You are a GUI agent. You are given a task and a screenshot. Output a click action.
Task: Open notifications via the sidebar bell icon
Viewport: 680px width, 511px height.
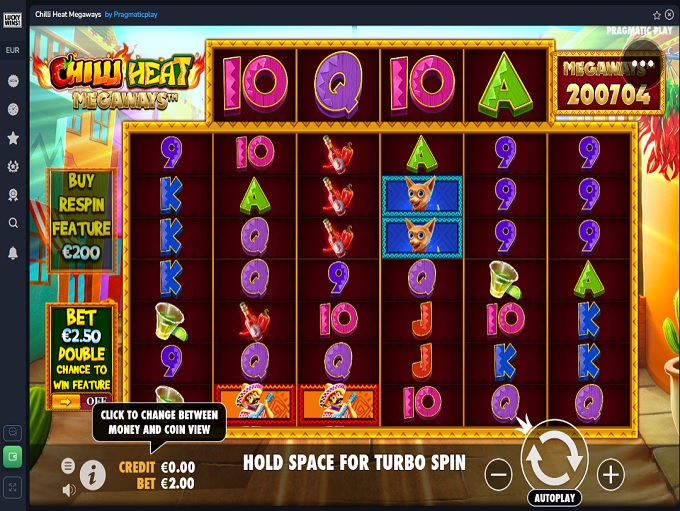click(x=13, y=253)
